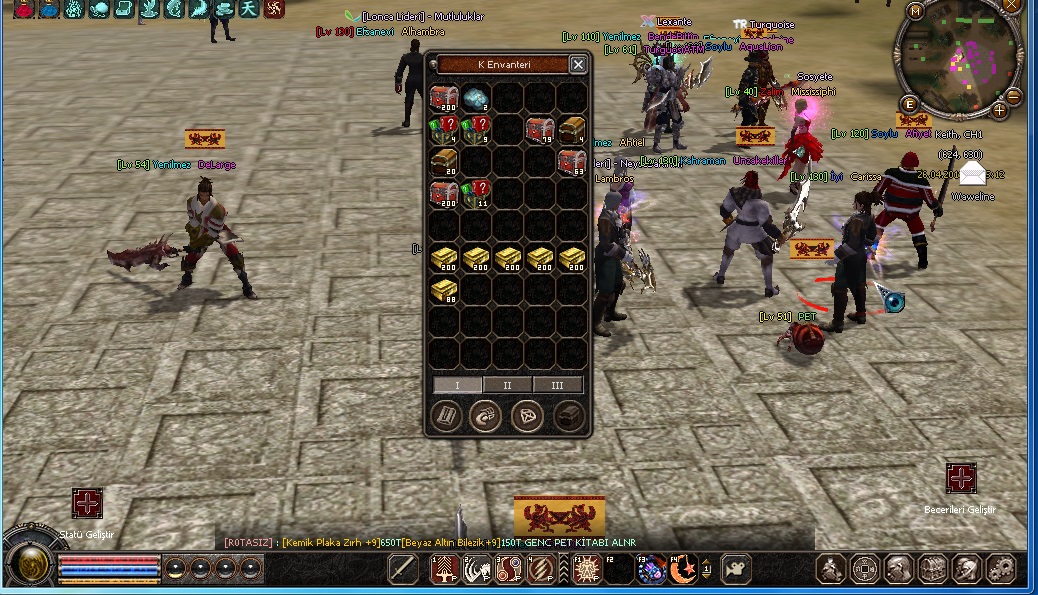This screenshot has height=595, width=1038.
Task: Select the blue ore item with count 2
Action: tap(476, 99)
